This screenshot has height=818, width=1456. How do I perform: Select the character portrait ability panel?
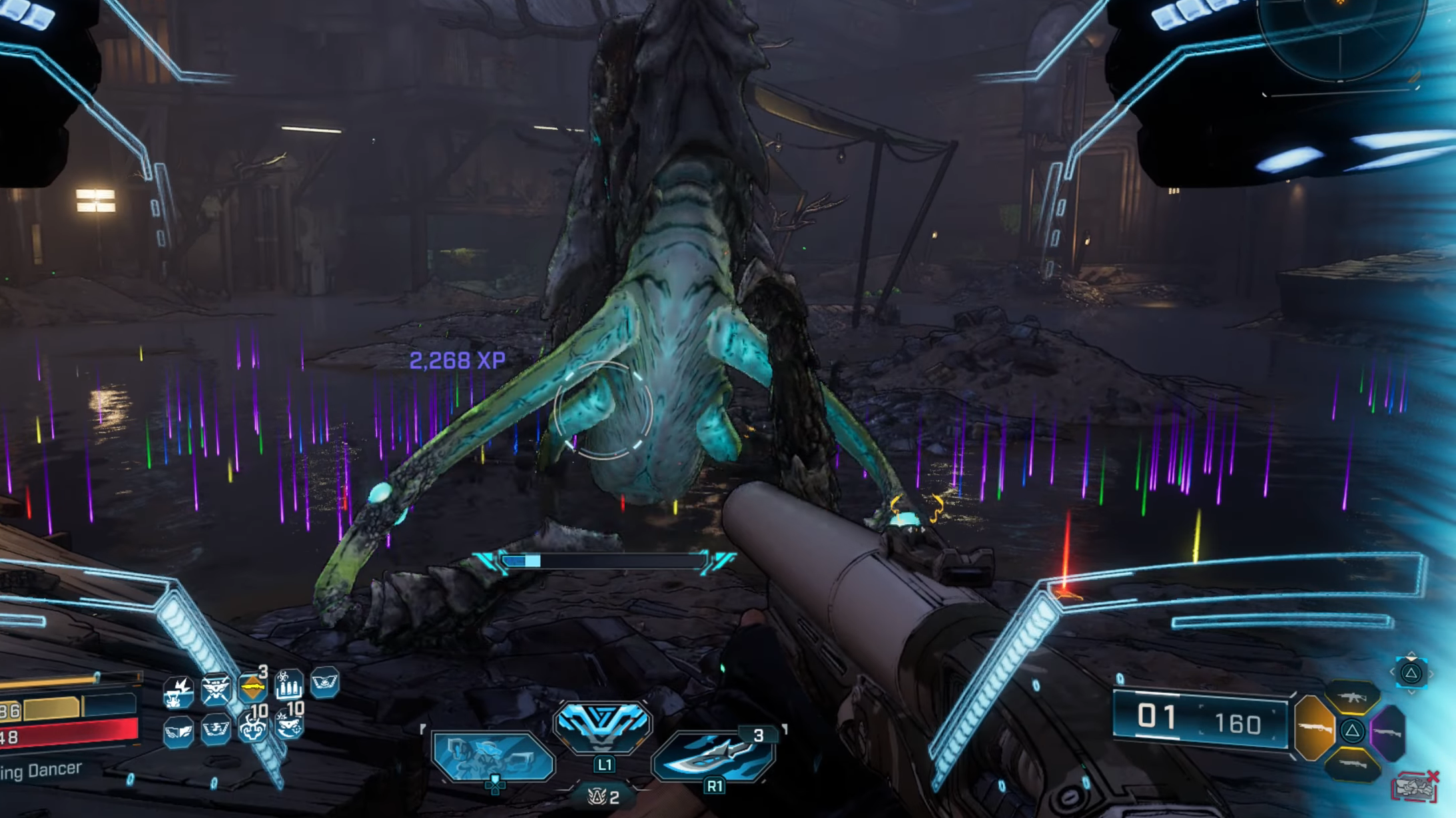tap(493, 757)
